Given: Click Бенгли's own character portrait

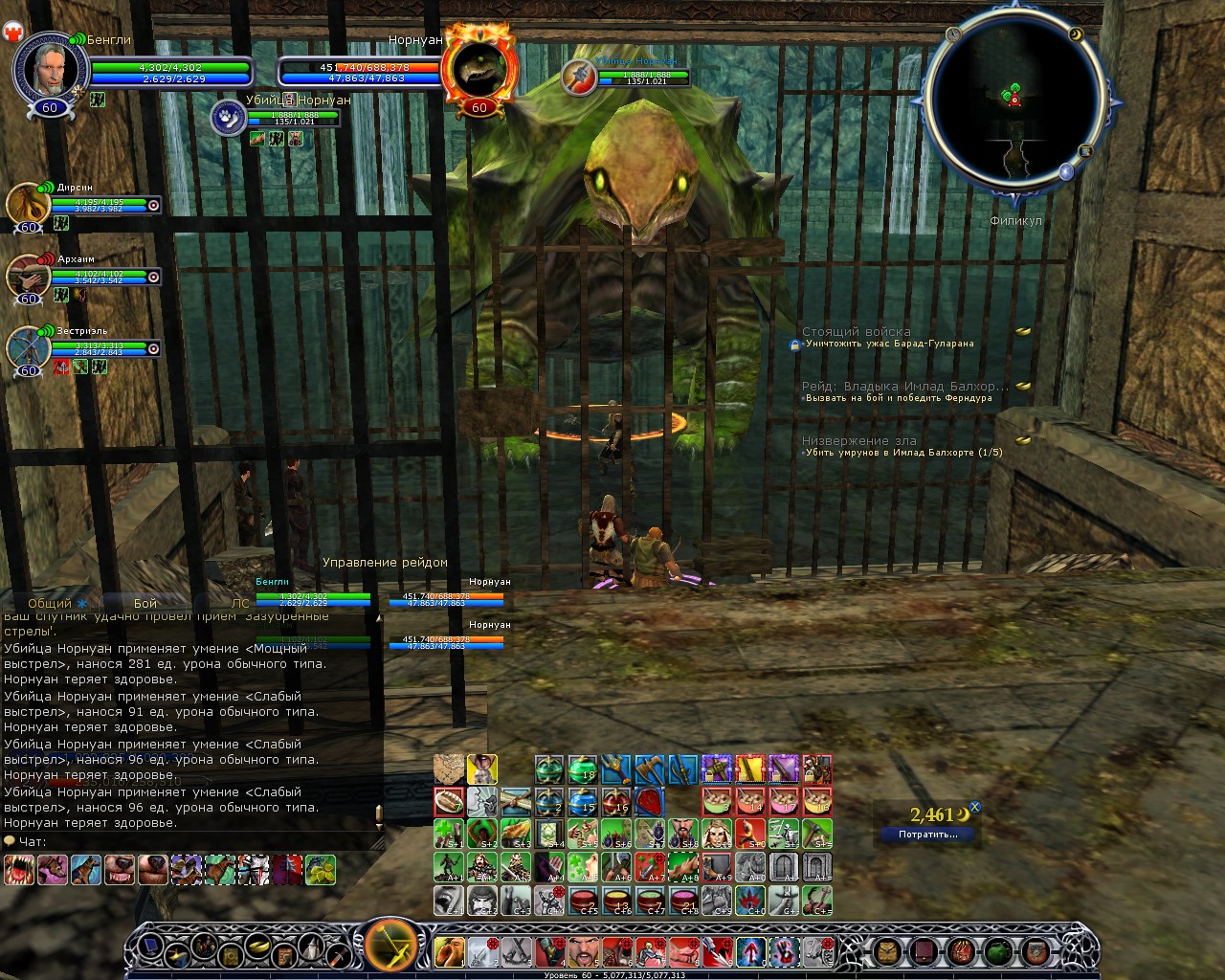Looking at the screenshot, I should [50, 67].
